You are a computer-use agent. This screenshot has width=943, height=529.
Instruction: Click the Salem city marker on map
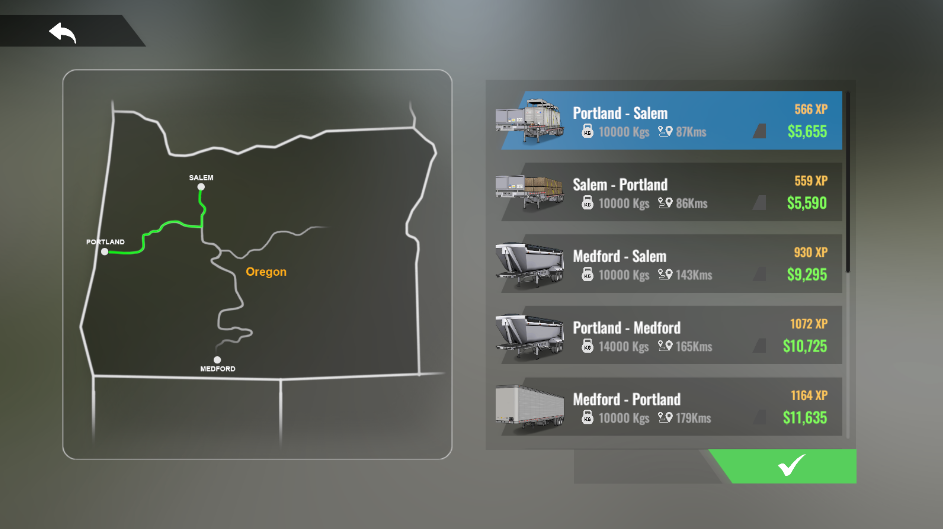(x=201, y=186)
